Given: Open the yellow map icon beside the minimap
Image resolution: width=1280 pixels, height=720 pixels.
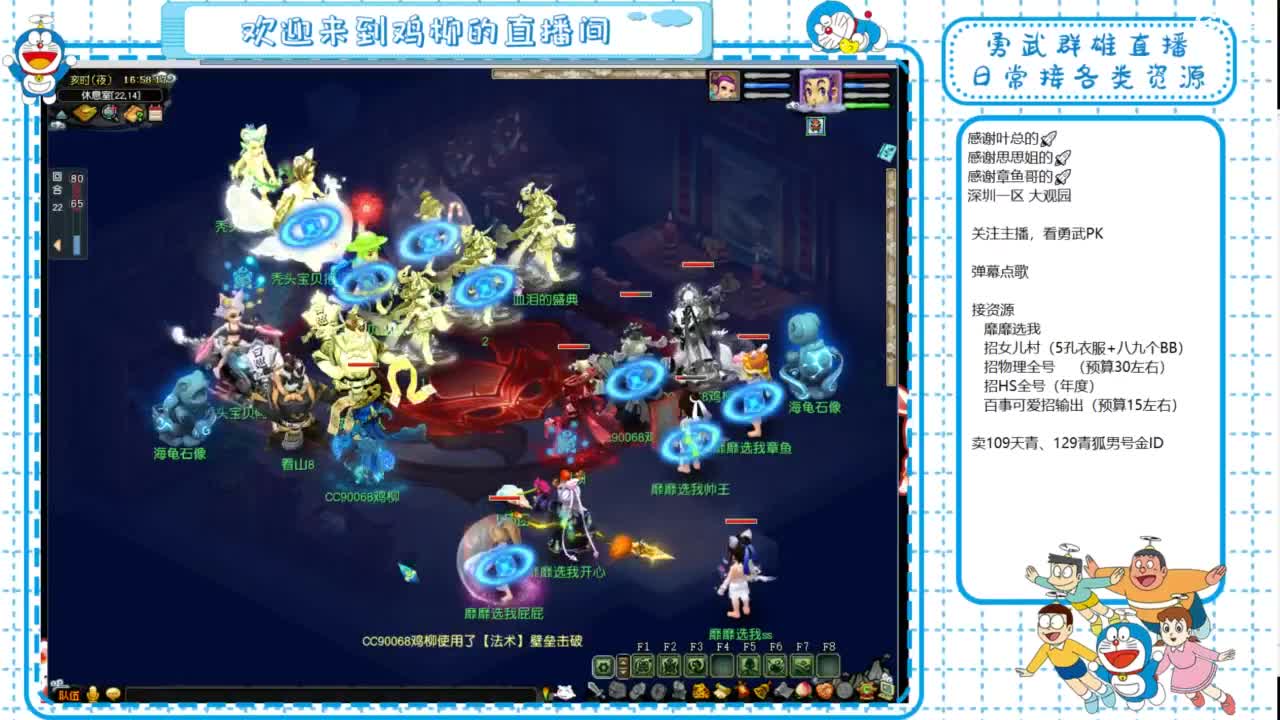Looking at the screenshot, I should (x=86, y=114).
